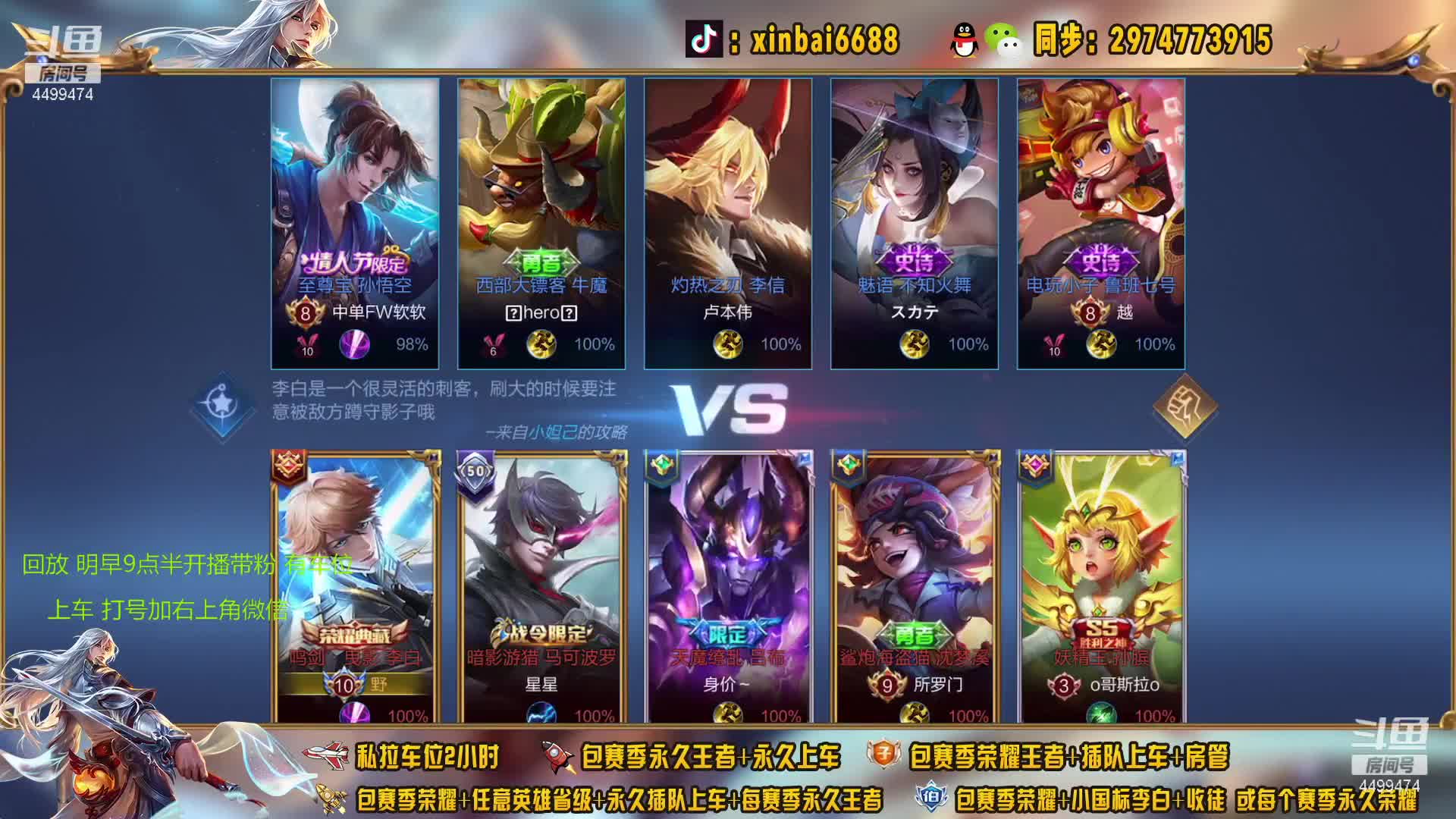
Task: Select the 马可波罗 hero card
Action: 541,585
